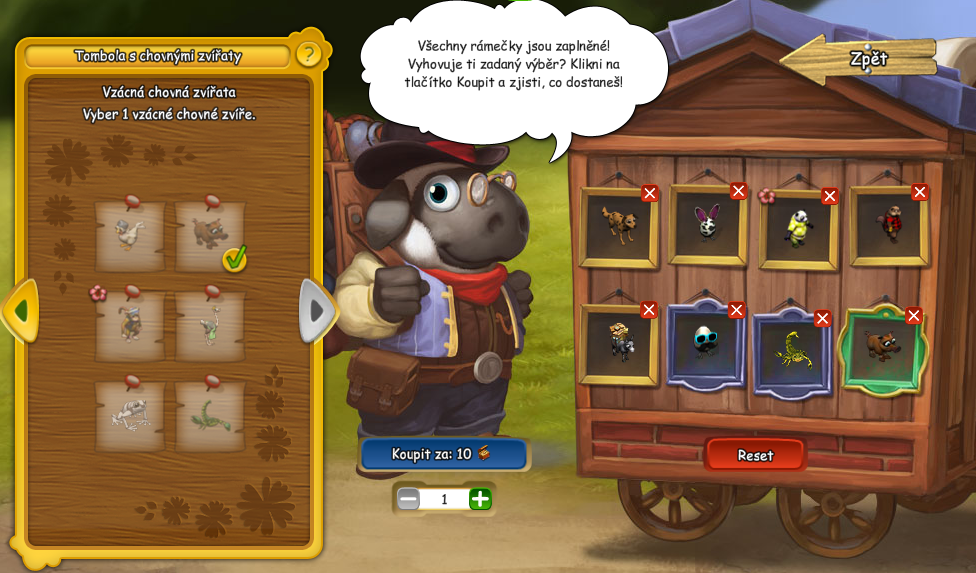This screenshot has height=573, width=976.
Task: Choose the checked brown bulldog card
Action: click(x=210, y=236)
